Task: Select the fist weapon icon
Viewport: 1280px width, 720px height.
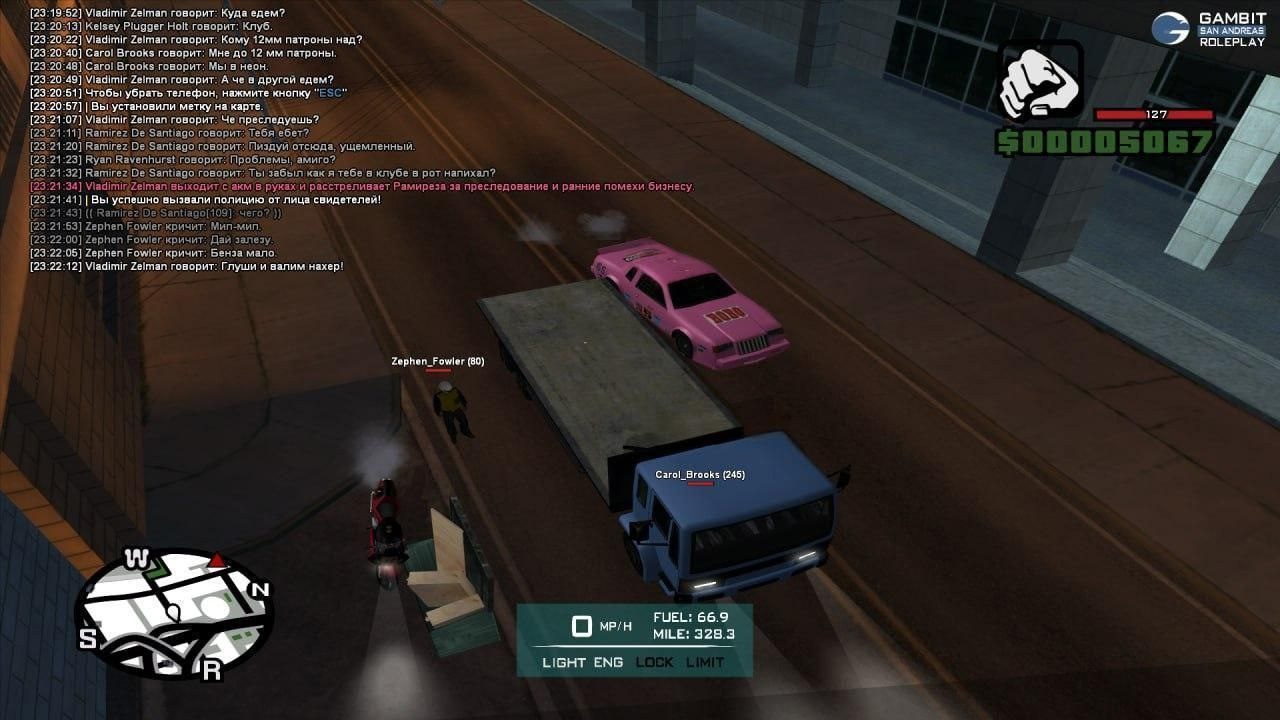Action: pos(1040,82)
